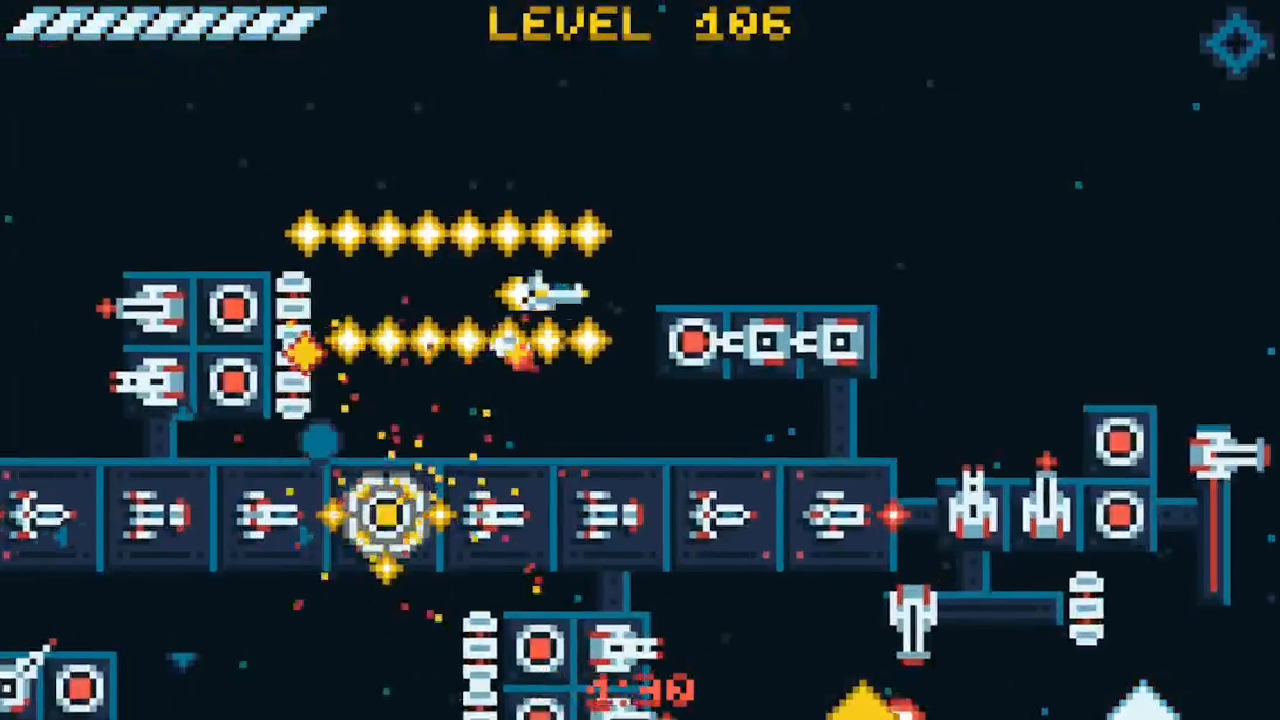Toggle the red button block above the bottom ship
This screenshot has height=720, width=1280.
[540, 650]
